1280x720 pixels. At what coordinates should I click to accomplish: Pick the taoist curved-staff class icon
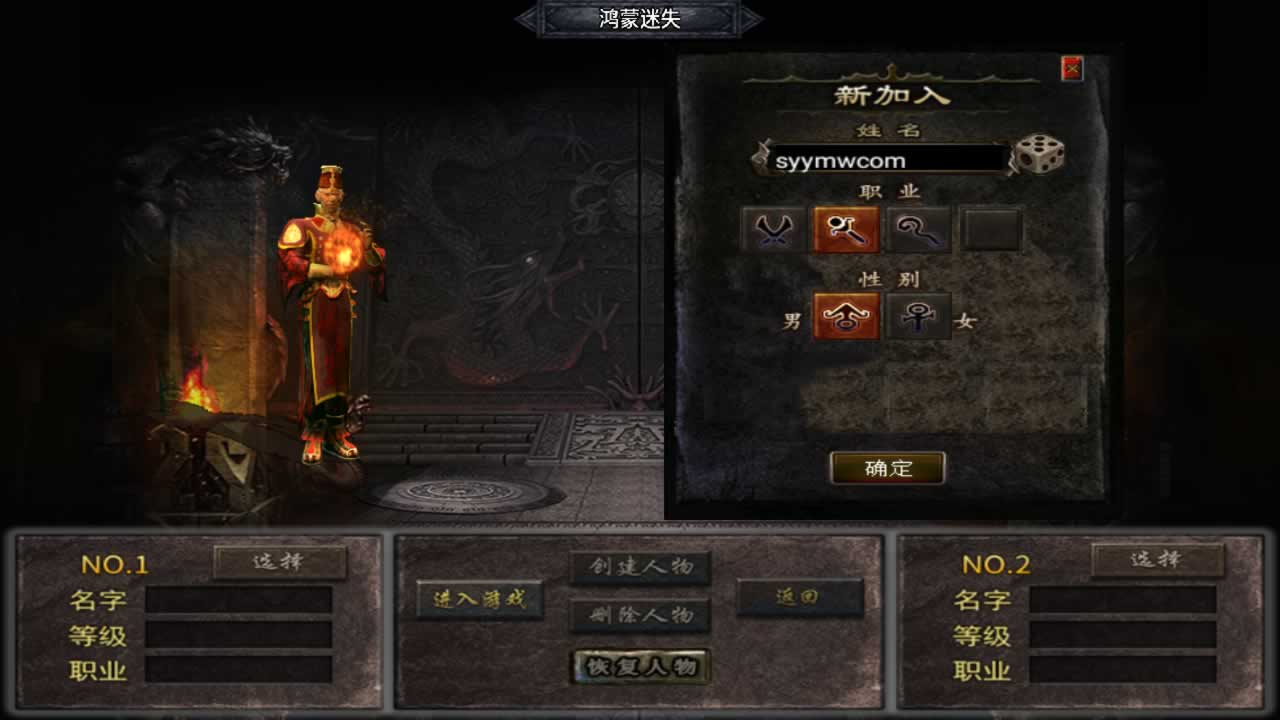coord(918,230)
